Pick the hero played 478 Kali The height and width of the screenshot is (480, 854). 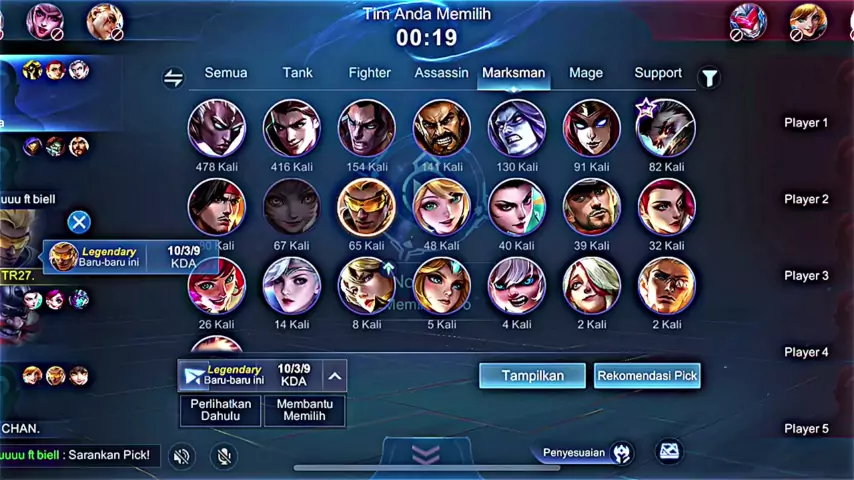pos(217,128)
